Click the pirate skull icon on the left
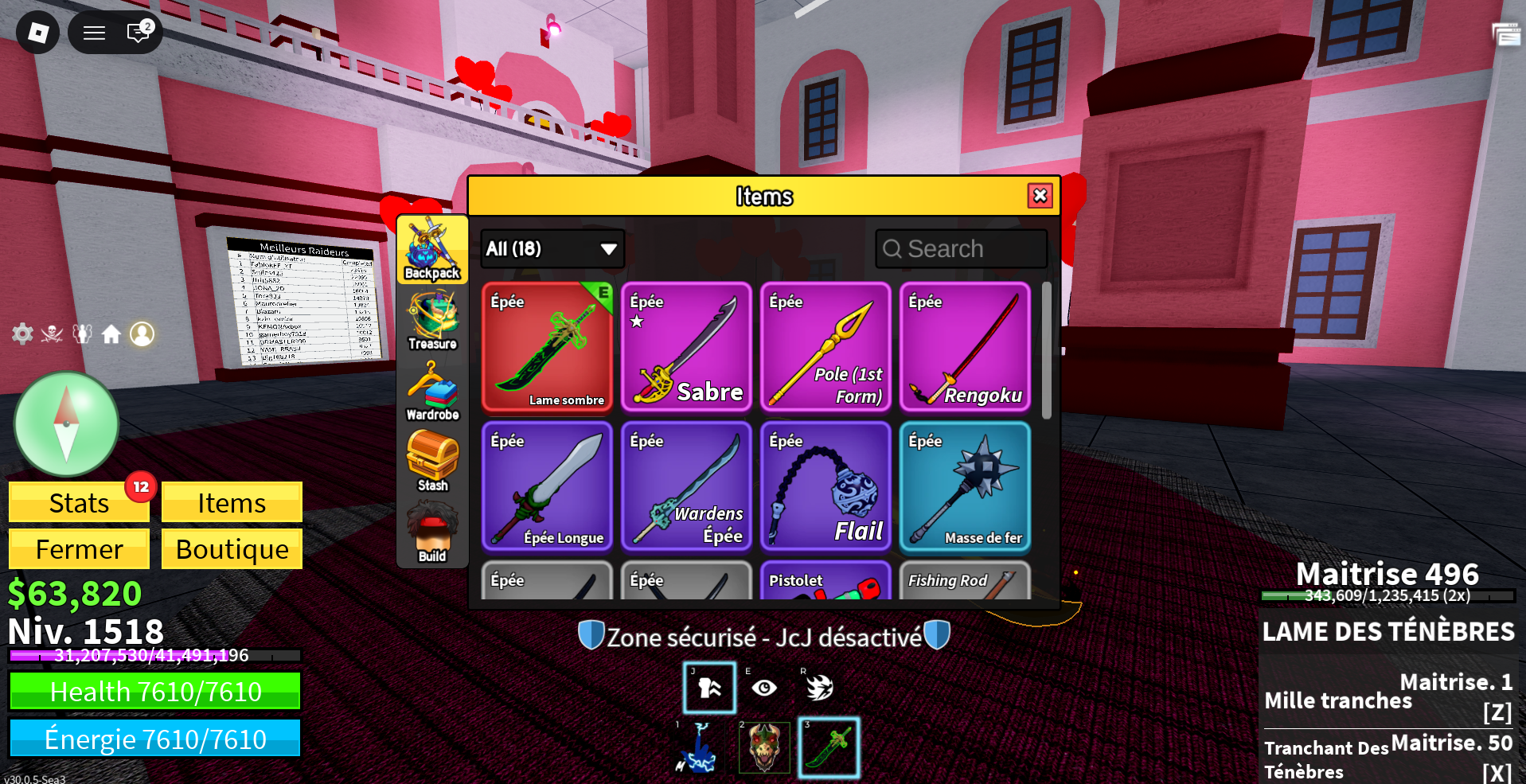This screenshot has width=1526, height=784. pos(53,334)
